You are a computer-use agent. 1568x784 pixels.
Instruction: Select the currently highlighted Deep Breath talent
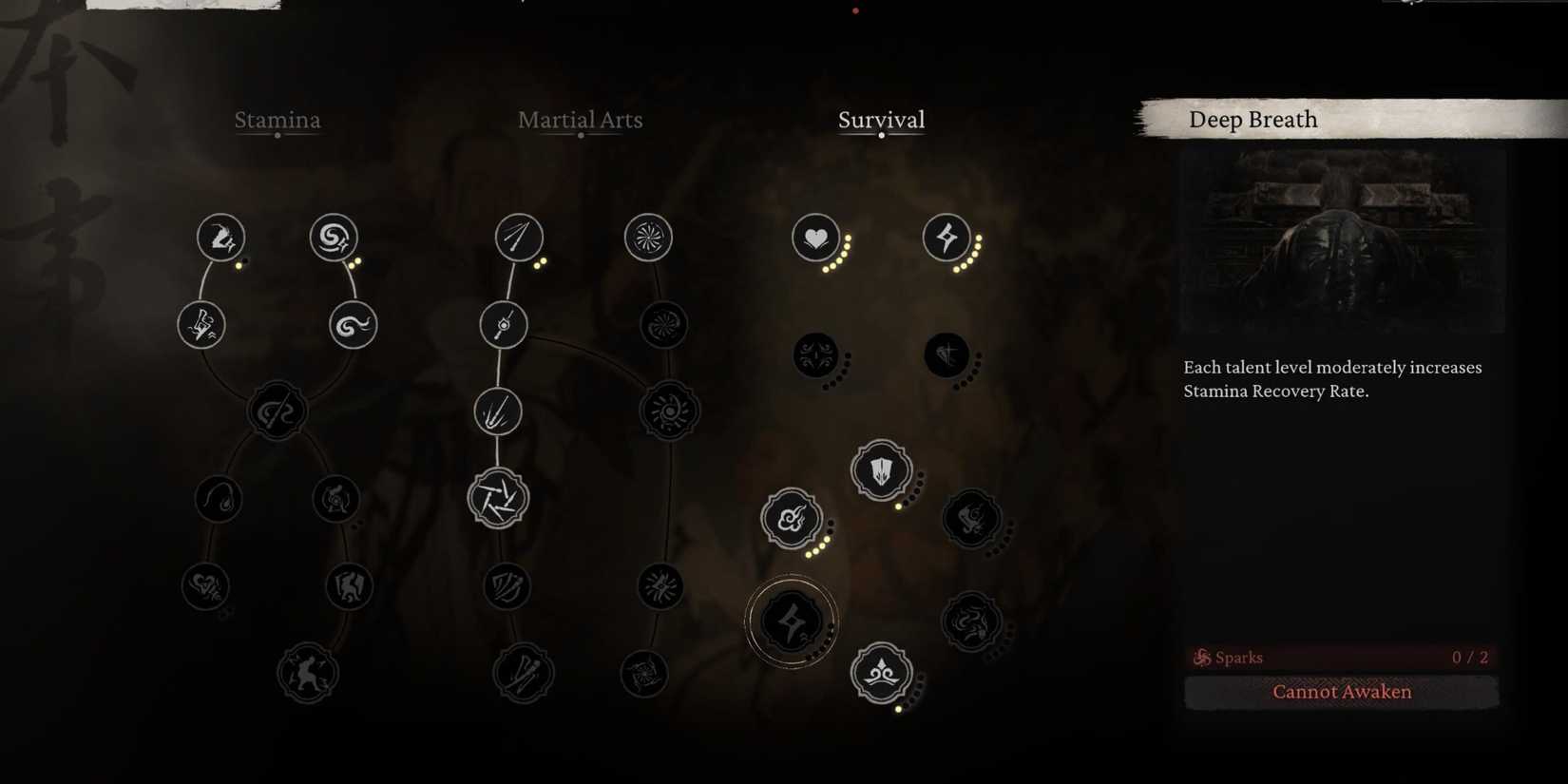pos(792,621)
